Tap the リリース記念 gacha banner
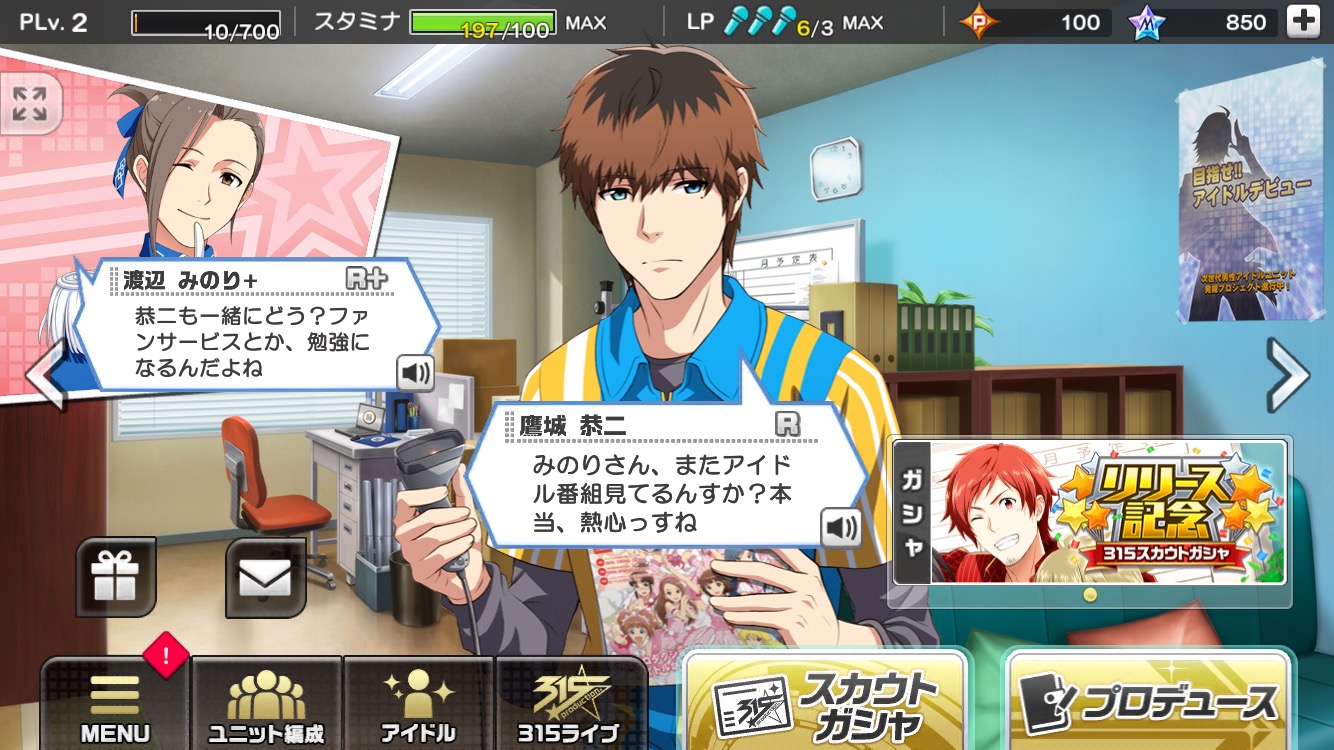 [x=1090, y=512]
